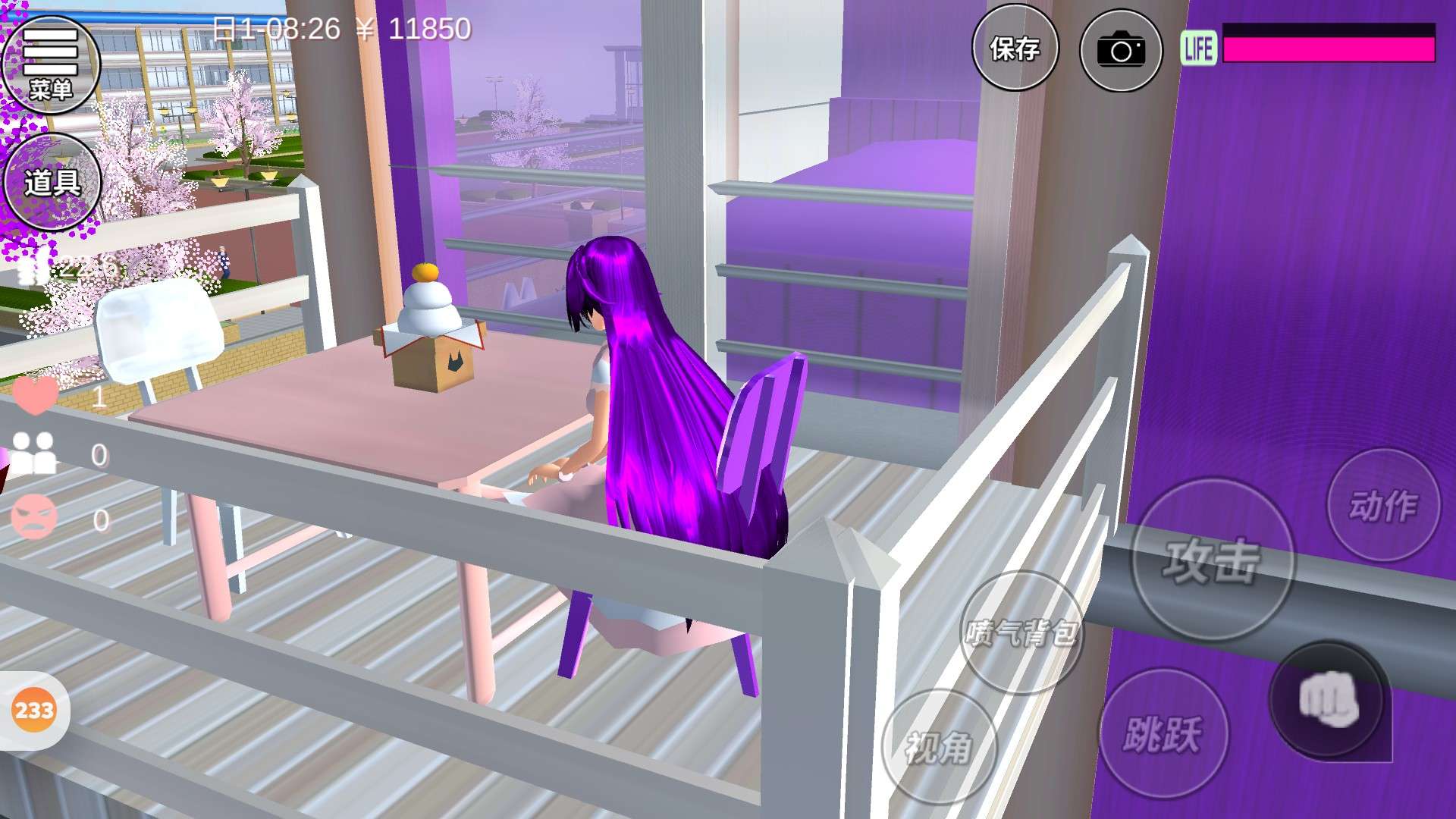Viewport: 1456px width, 819px height.
Task: Tap the pink heart lovers icon
Action: (35, 395)
